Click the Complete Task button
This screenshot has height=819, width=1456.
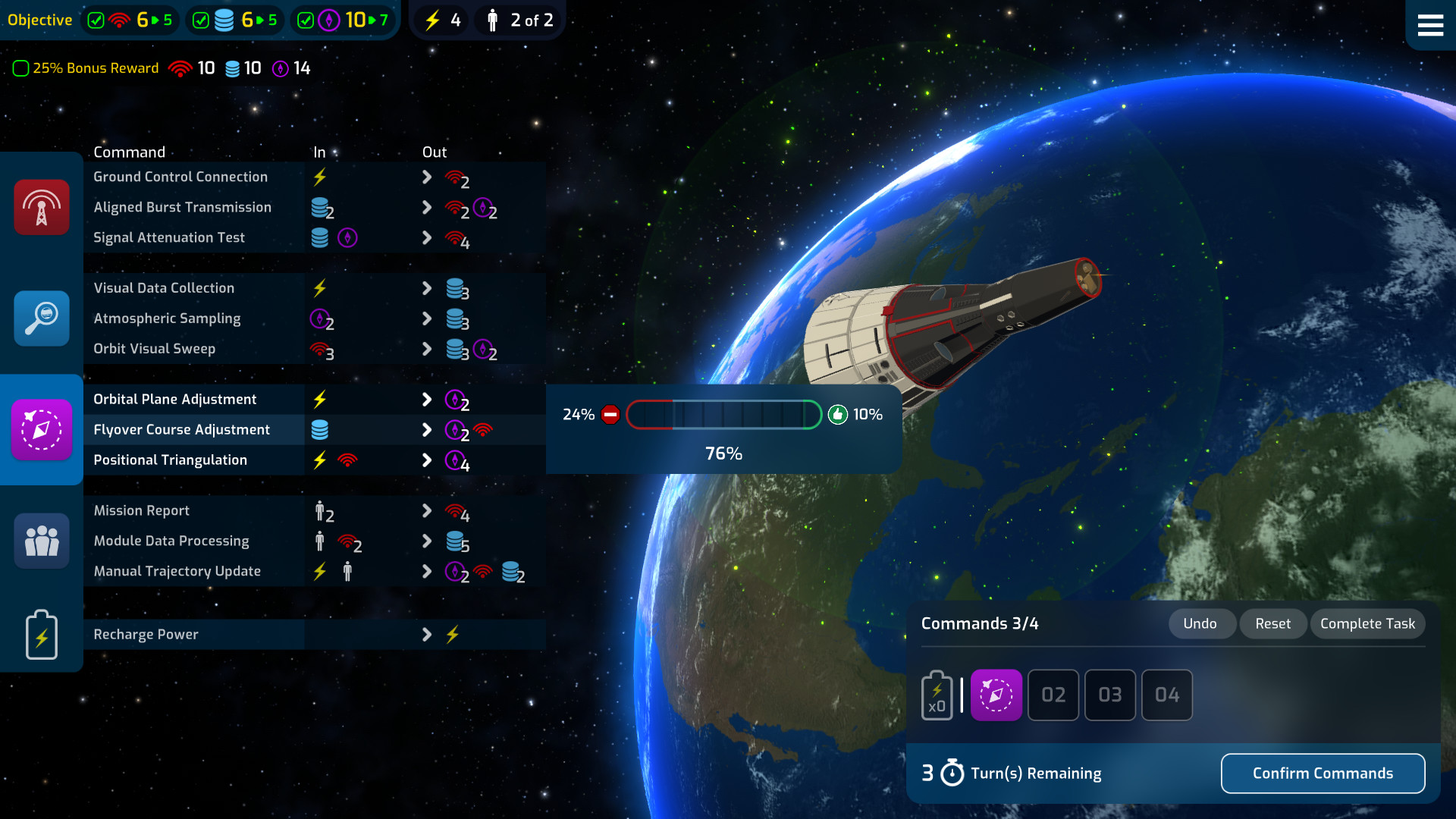pyautogui.click(x=1367, y=623)
